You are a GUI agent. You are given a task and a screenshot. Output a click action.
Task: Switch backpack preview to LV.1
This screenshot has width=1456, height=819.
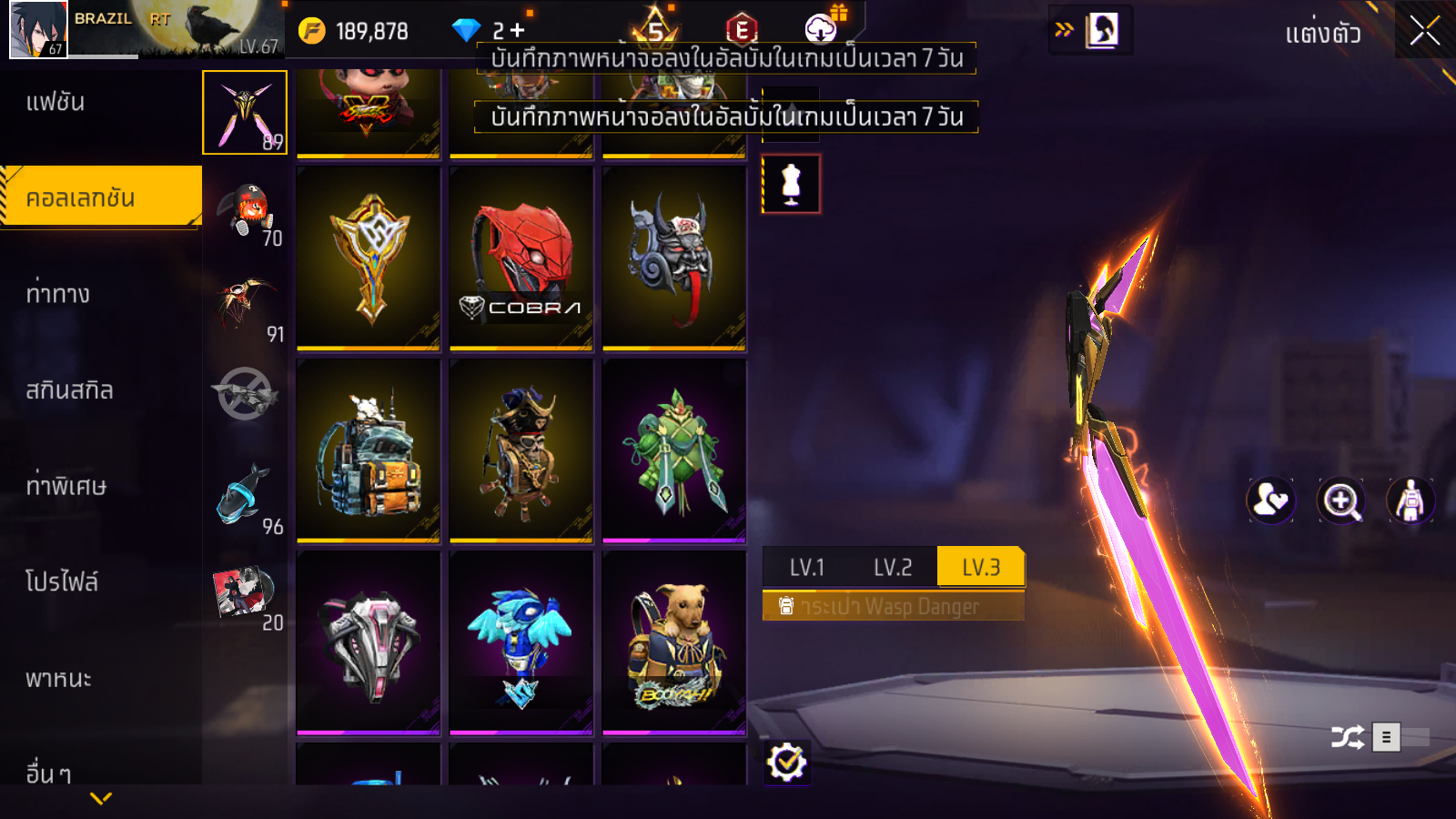tap(806, 568)
